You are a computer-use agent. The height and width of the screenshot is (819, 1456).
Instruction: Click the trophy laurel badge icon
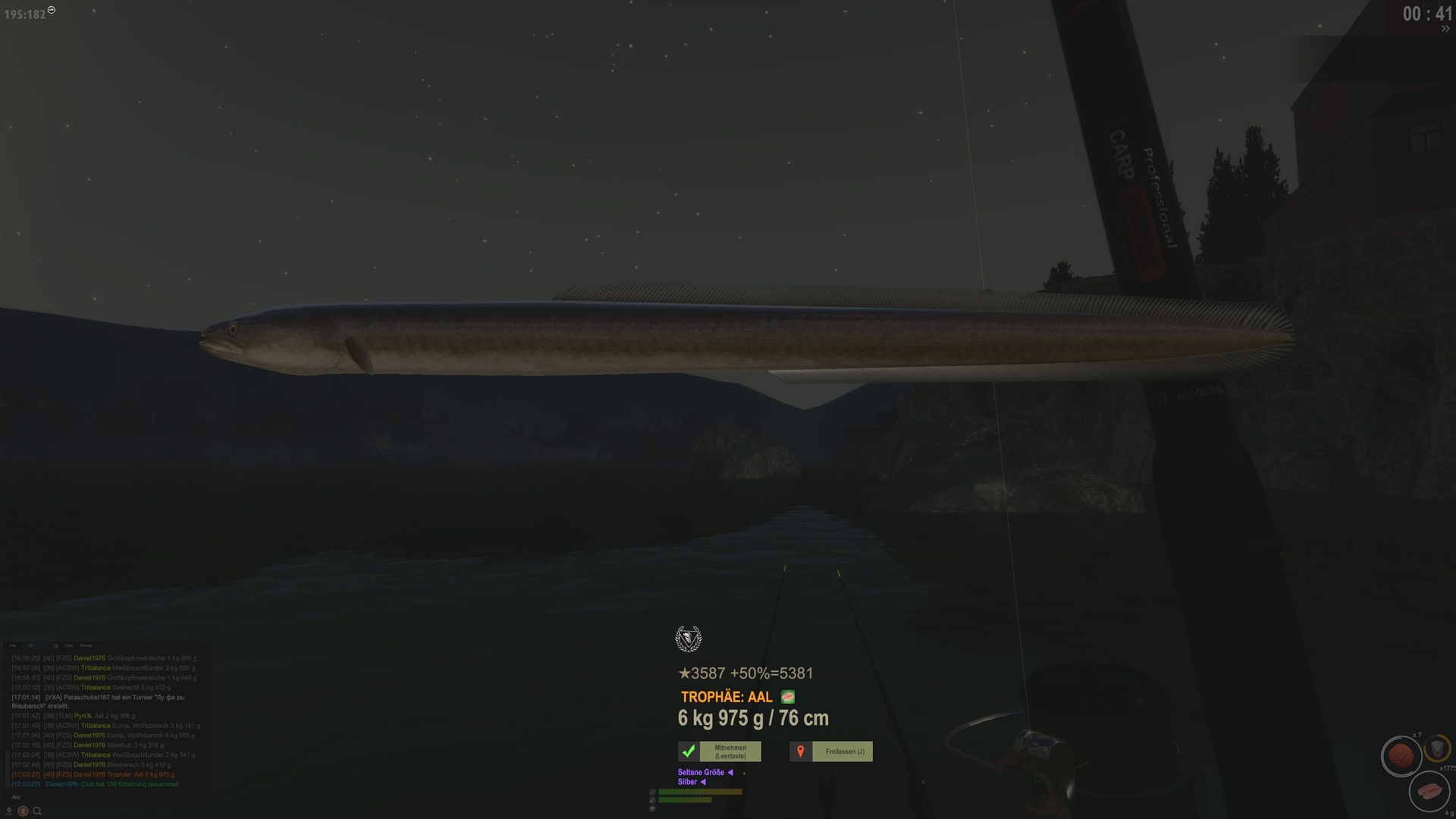(x=688, y=639)
